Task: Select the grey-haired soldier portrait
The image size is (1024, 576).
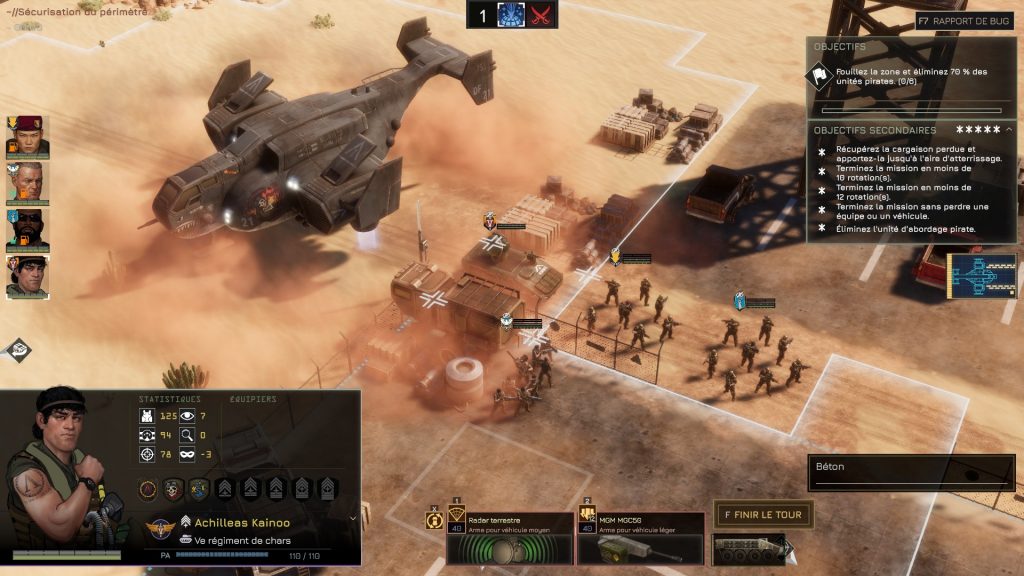Action: click(25, 183)
